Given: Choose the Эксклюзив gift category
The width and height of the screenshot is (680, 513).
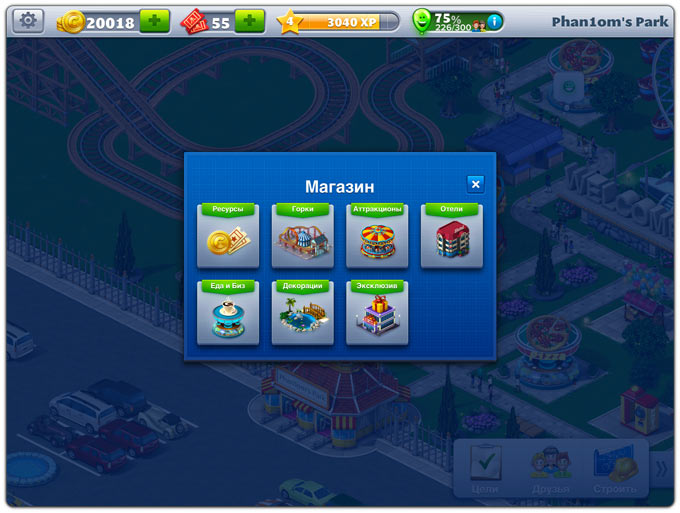Looking at the screenshot, I should 377,313.
